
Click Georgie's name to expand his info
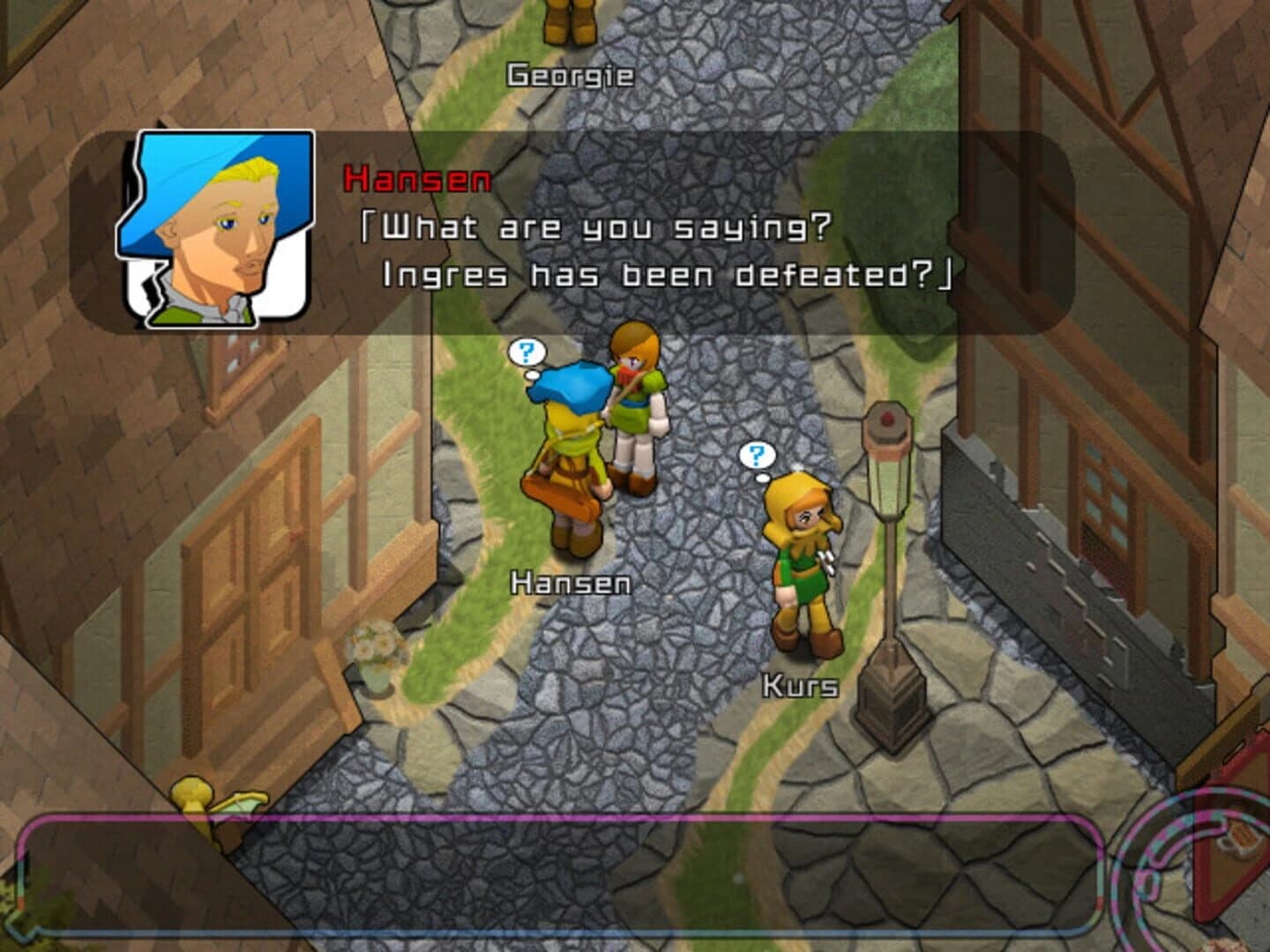click(x=569, y=74)
